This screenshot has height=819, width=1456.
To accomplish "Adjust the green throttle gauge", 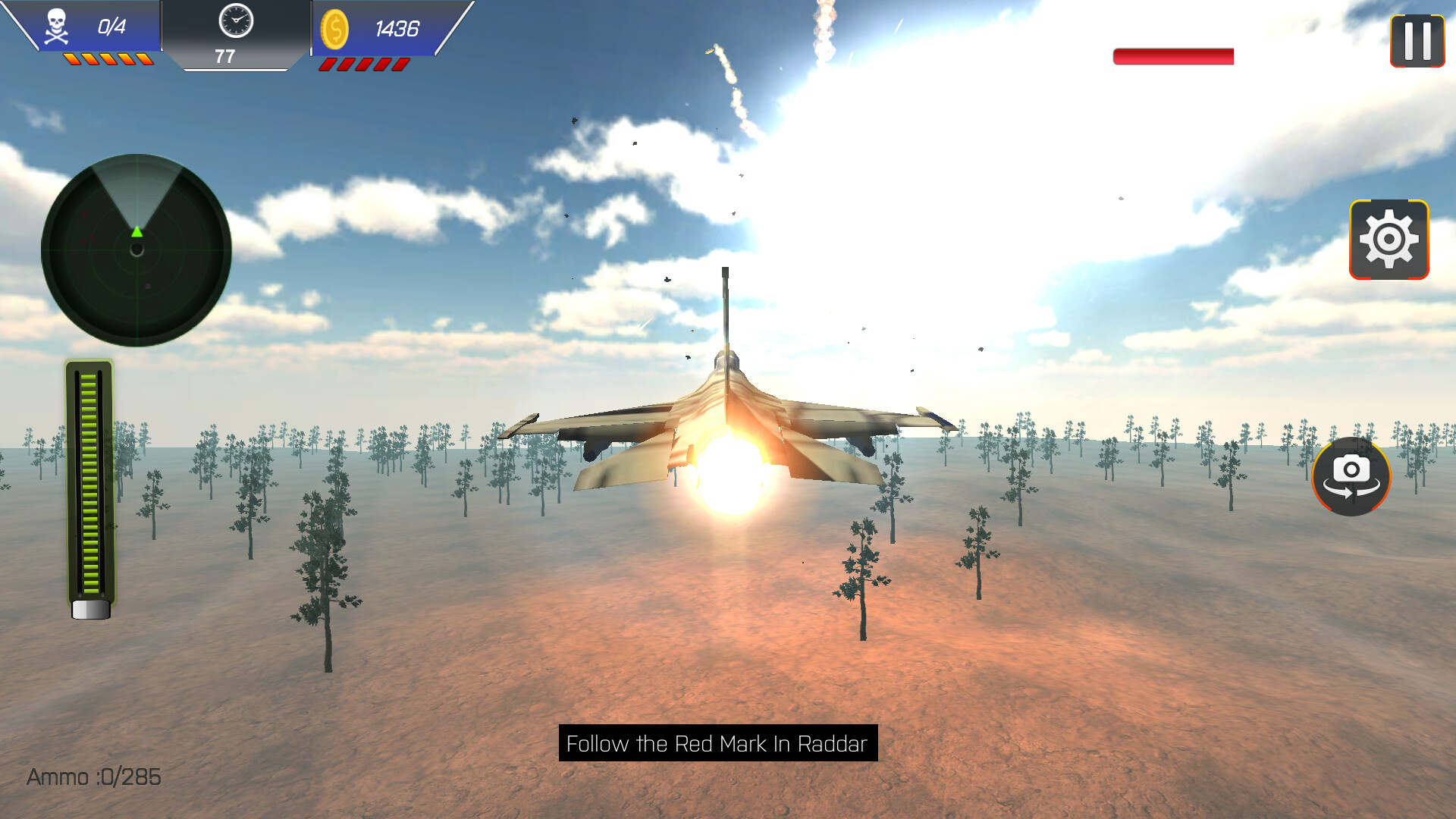I will 90,485.
